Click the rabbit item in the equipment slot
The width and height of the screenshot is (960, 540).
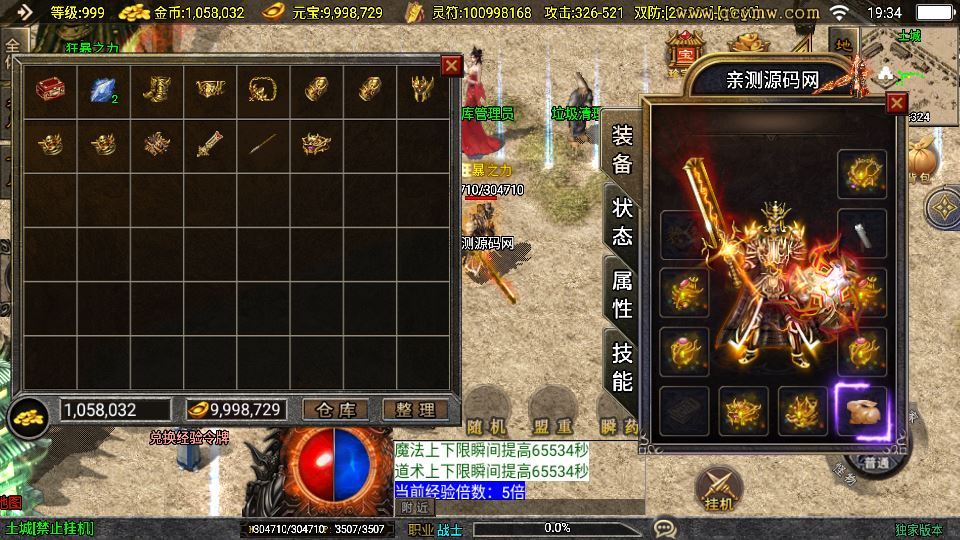(x=861, y=410)
